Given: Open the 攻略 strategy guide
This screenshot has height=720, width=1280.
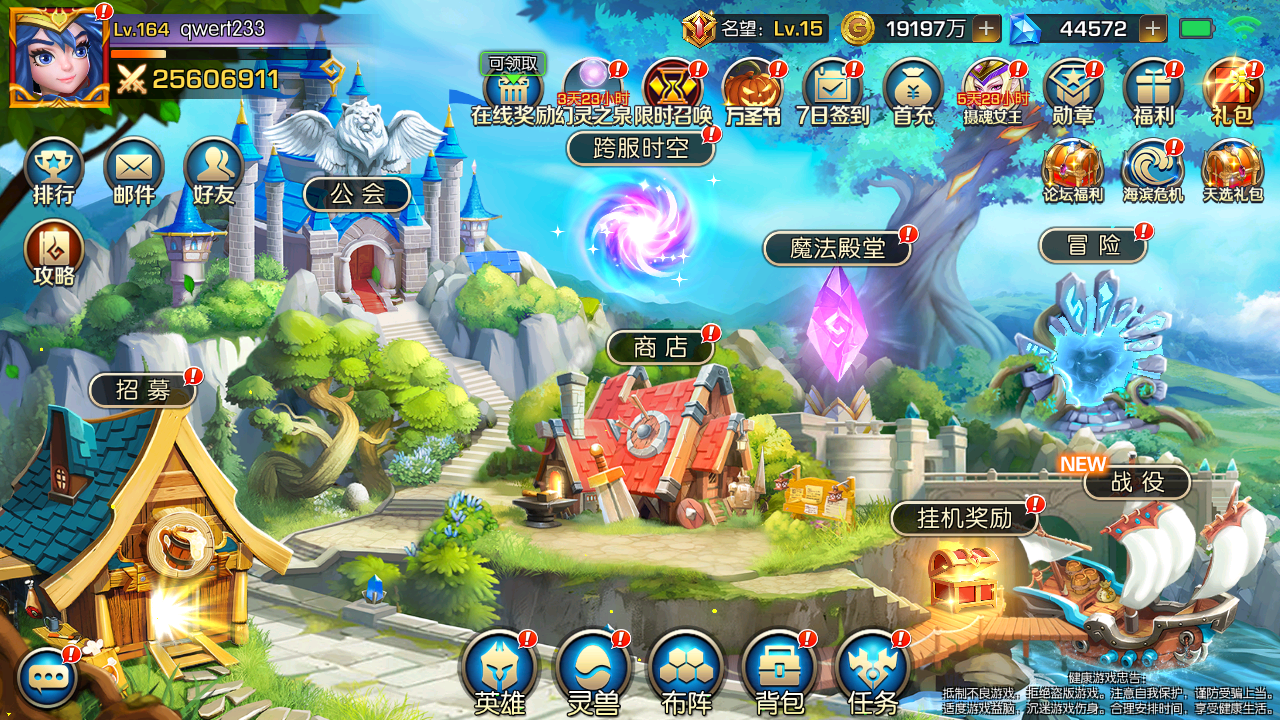Looking at the screenshot, I should pos(53,250).
